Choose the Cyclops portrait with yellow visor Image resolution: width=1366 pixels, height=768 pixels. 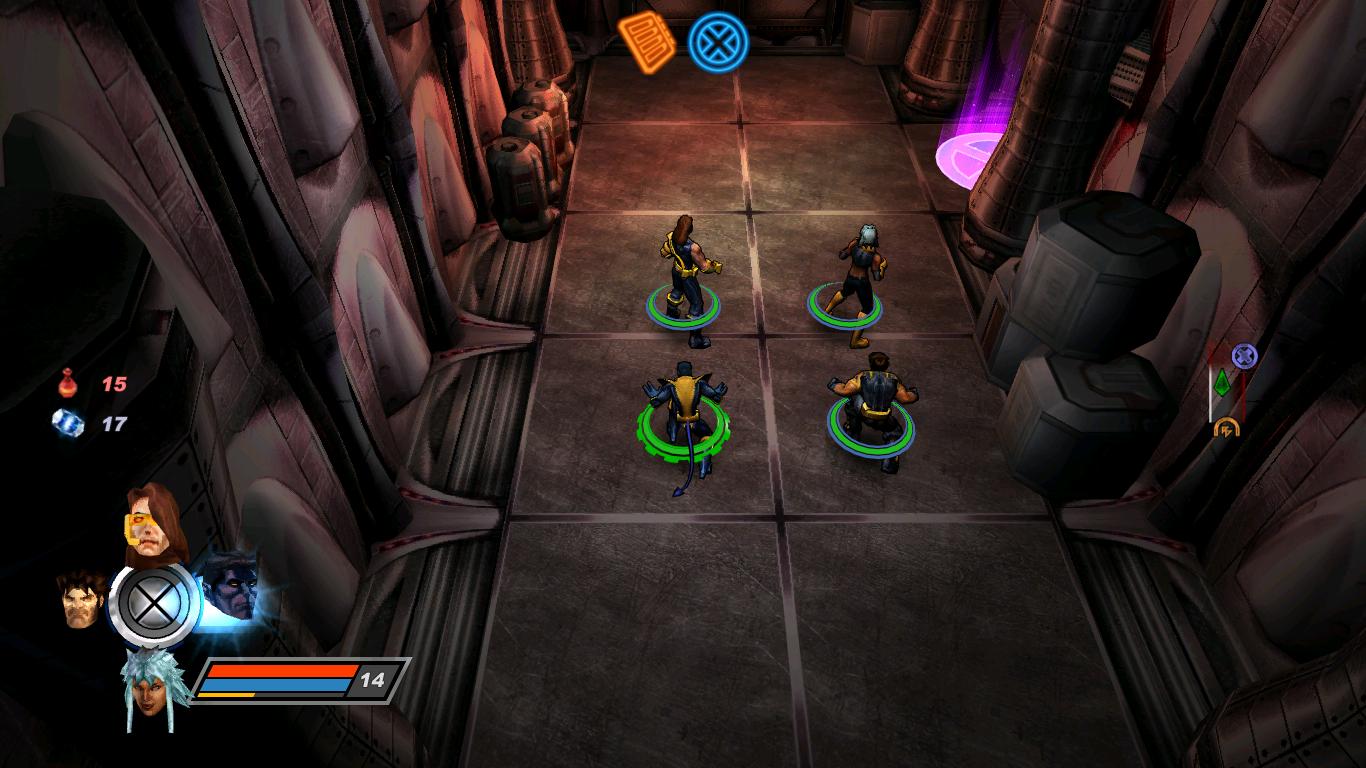(151, 521)
